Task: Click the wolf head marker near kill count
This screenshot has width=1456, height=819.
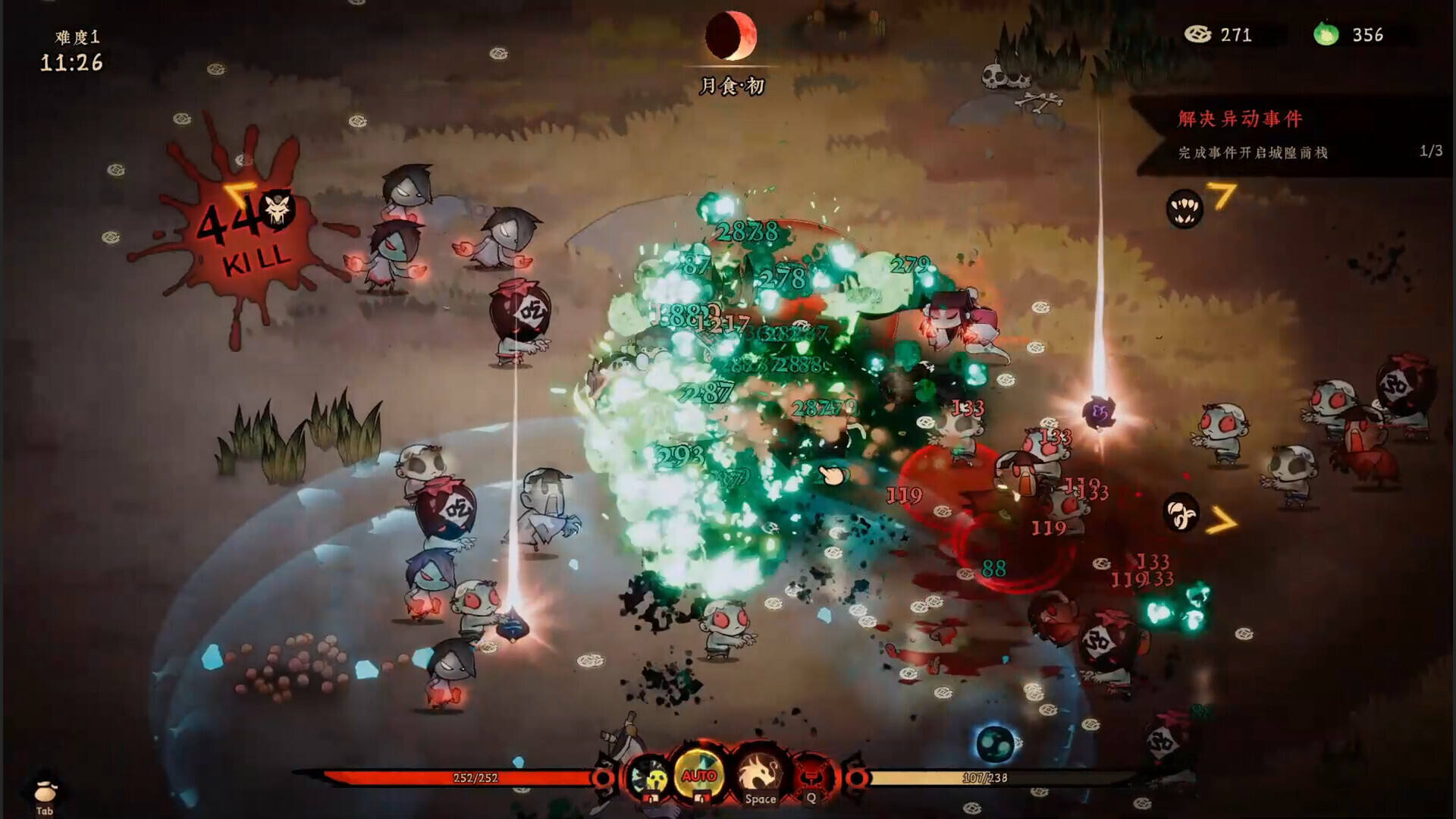Action: pos(277,209)
